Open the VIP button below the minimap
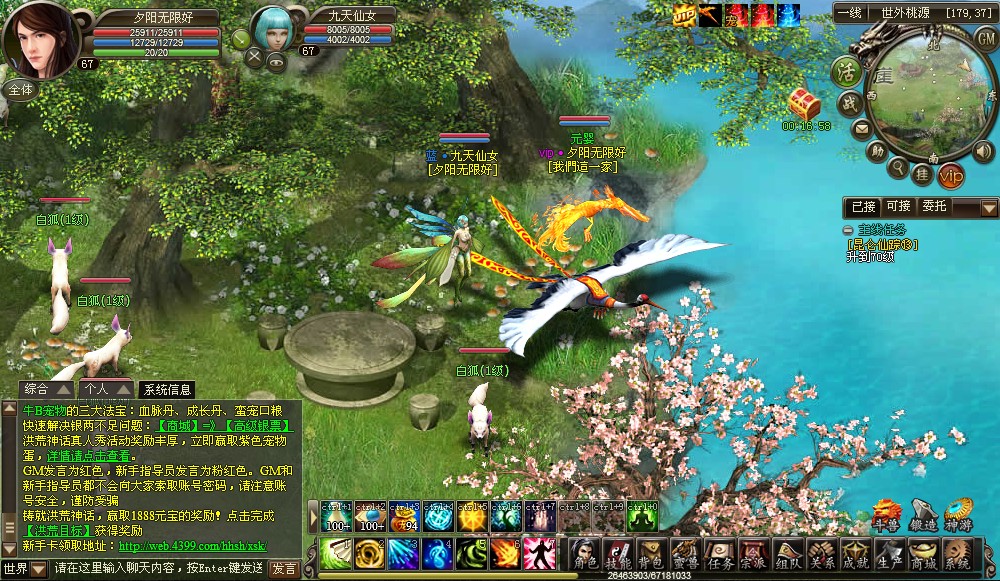This screenshot has width=1000, height=581. [x=952, y=176]
